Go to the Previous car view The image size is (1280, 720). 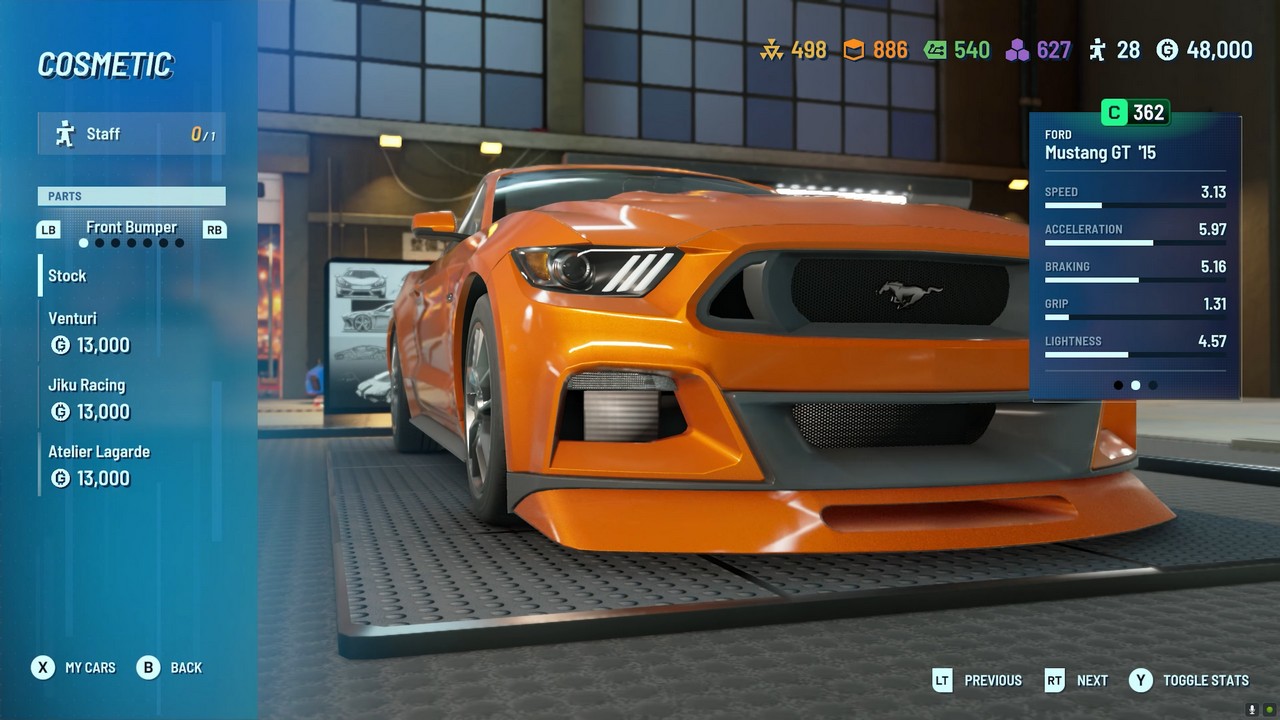tap(977, 680)
